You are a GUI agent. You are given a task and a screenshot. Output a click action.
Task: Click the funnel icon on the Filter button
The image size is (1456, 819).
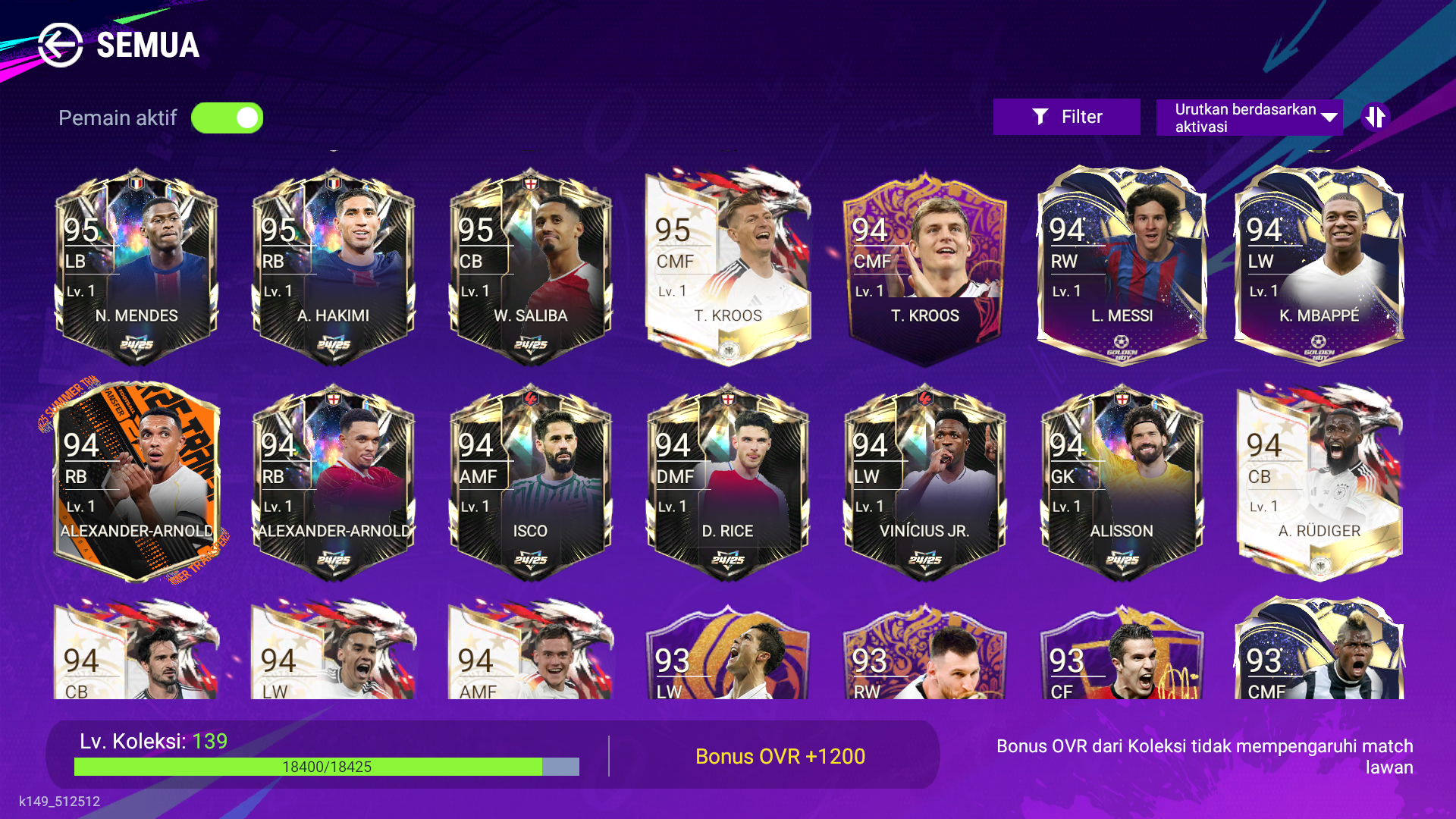click(1040, 116)
